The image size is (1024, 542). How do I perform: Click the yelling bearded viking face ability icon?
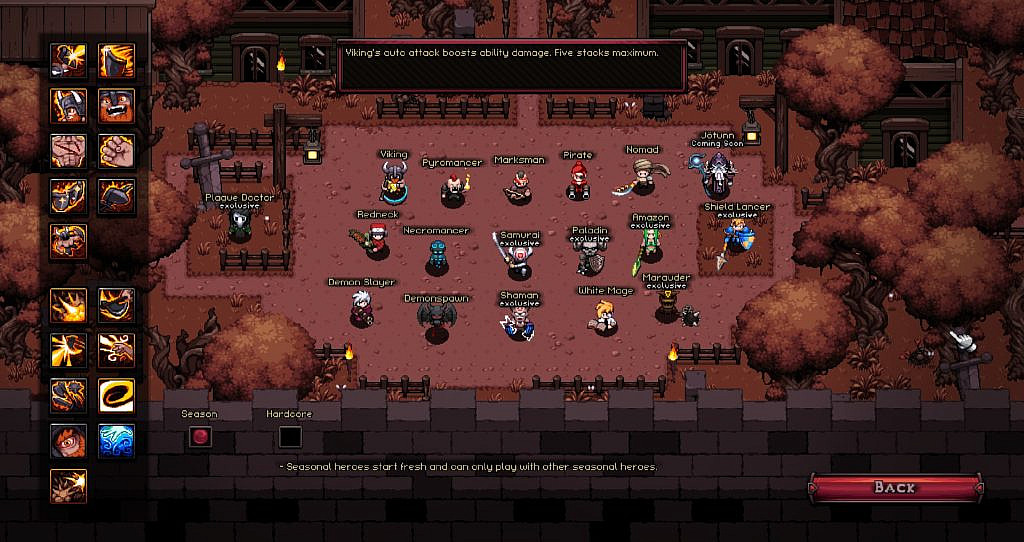pyautogui.click(x=116, y=105)
